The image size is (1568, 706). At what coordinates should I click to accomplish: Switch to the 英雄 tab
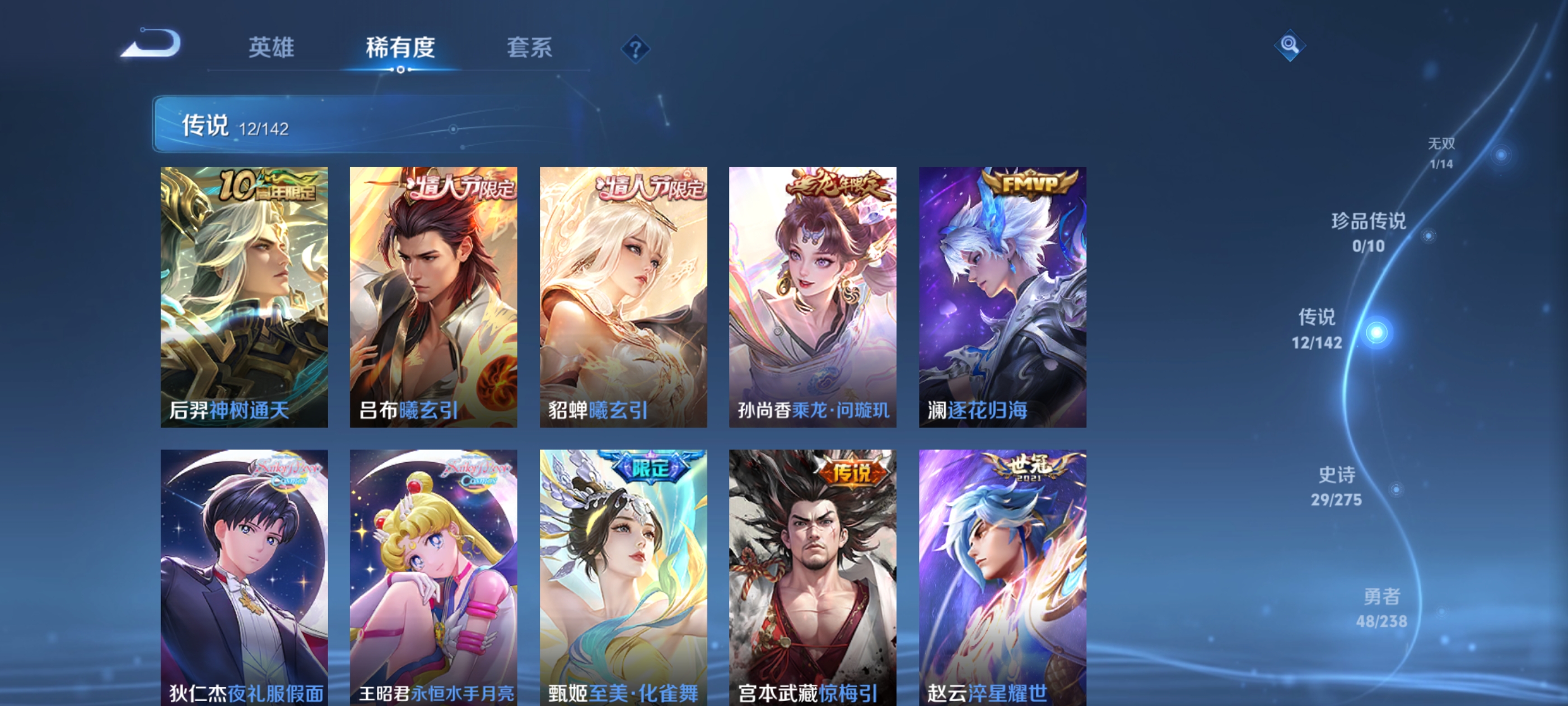point(272,48)
